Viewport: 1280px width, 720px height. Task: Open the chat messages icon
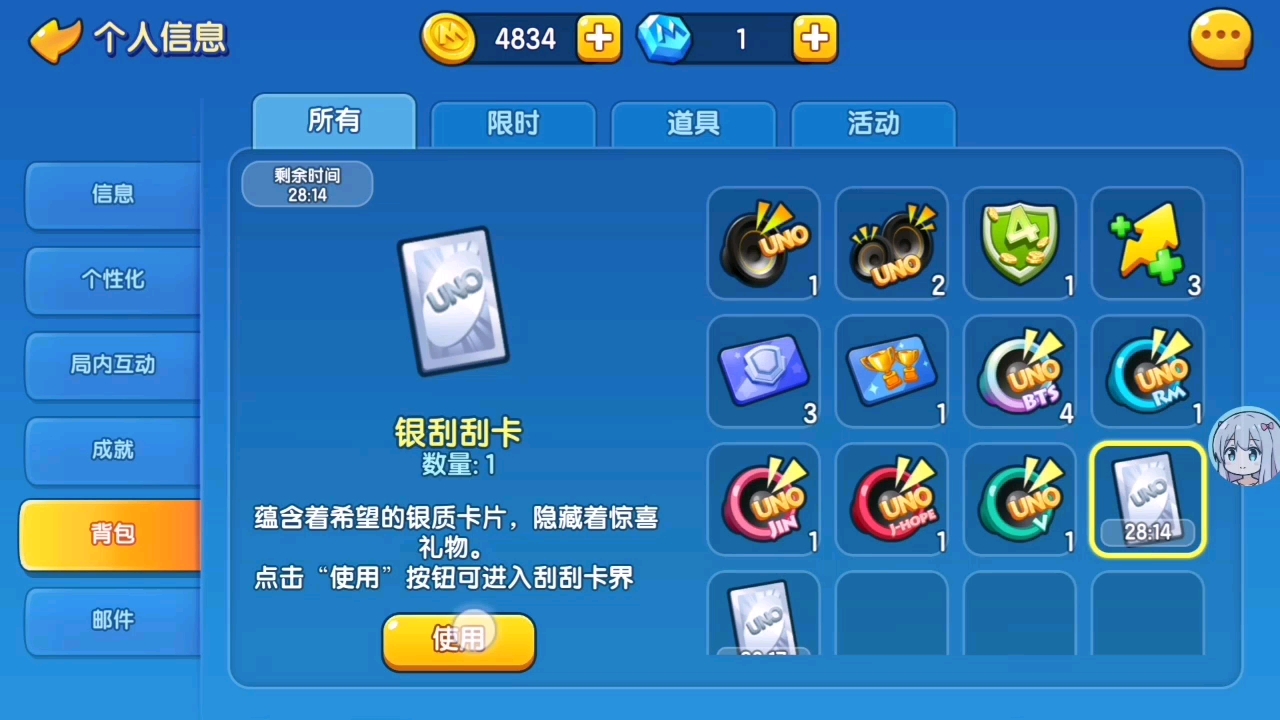click(x=1220, y=38)
